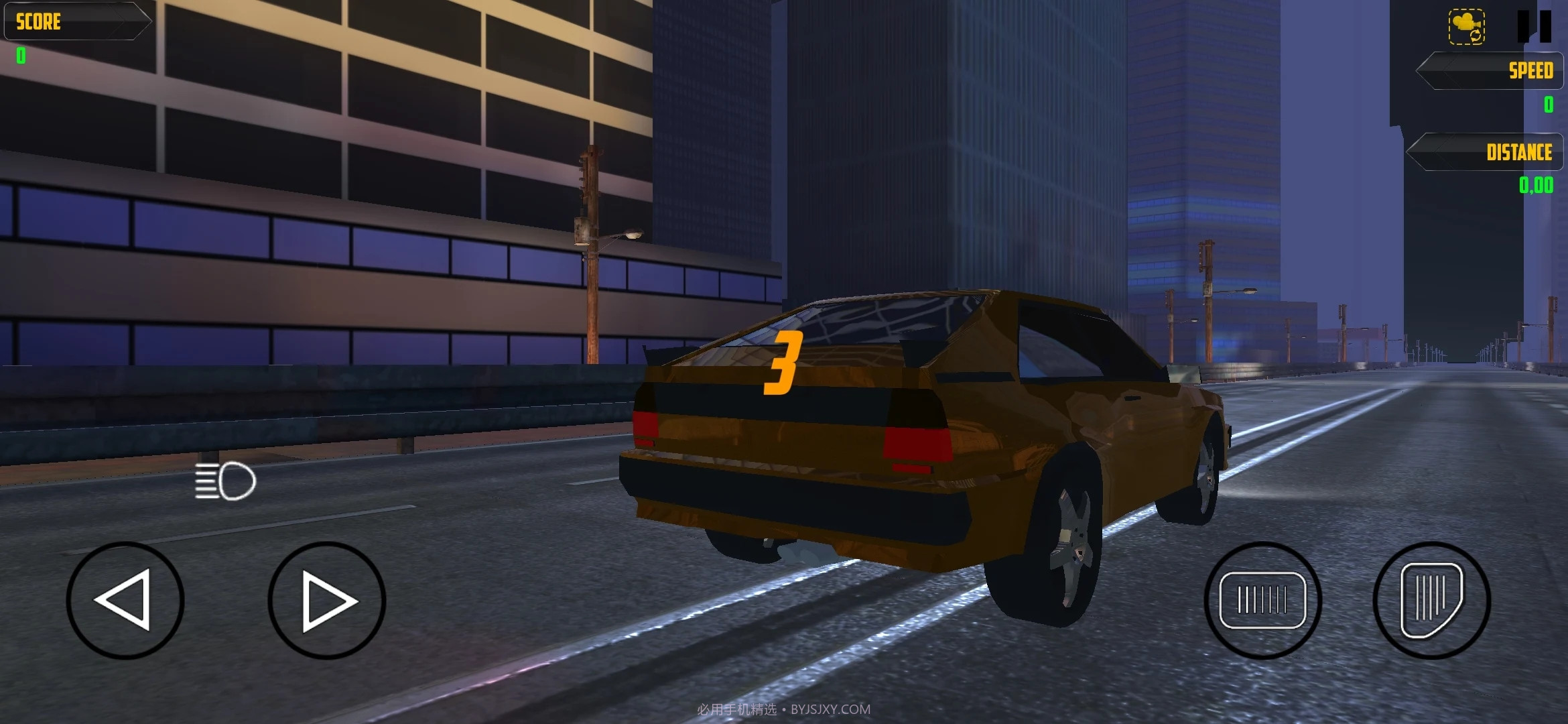Tap the headlight icon on the left
The width and height of the screenshot is (1568, 724).
224,479
